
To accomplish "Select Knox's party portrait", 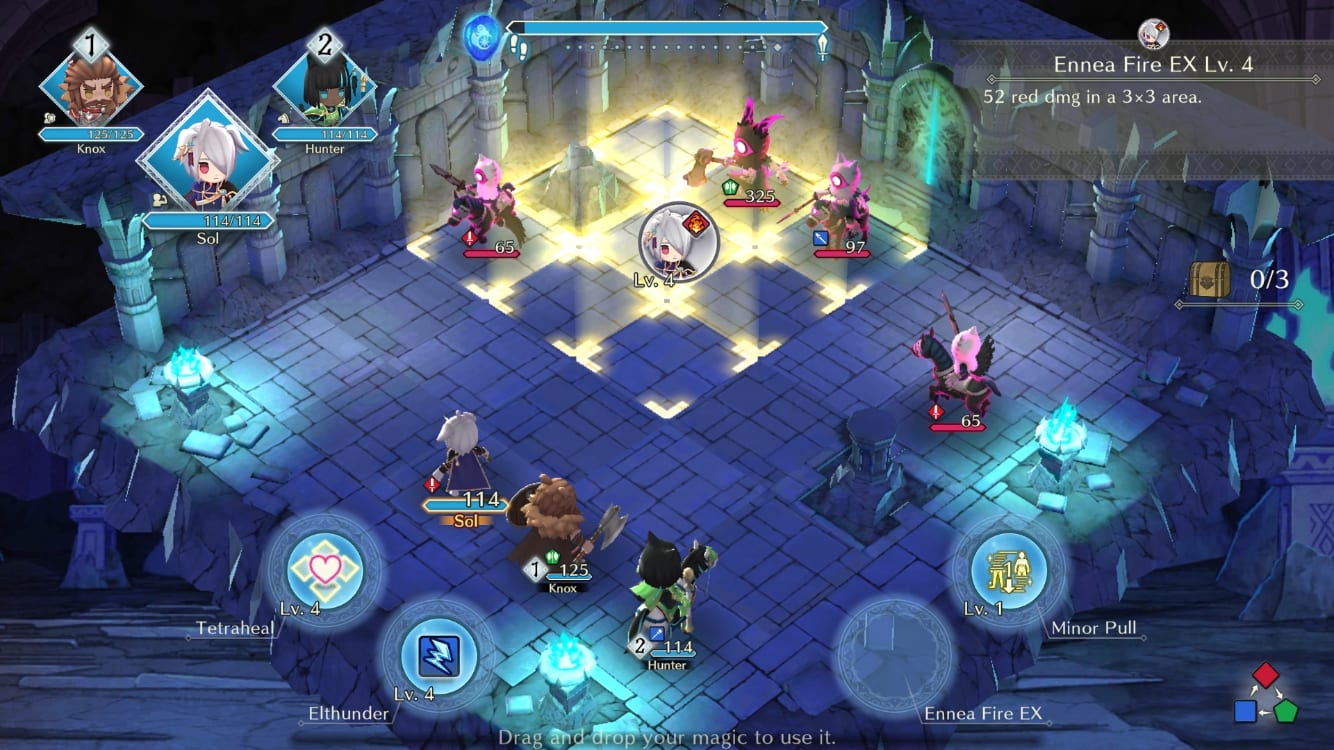I will click(90, 90).
